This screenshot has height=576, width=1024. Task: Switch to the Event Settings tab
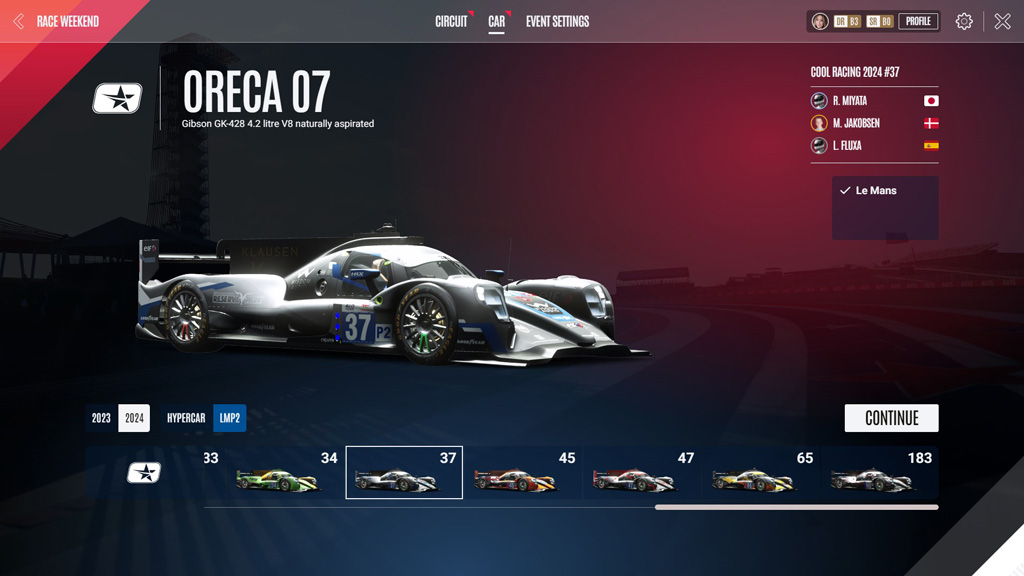tap(557, 21)
